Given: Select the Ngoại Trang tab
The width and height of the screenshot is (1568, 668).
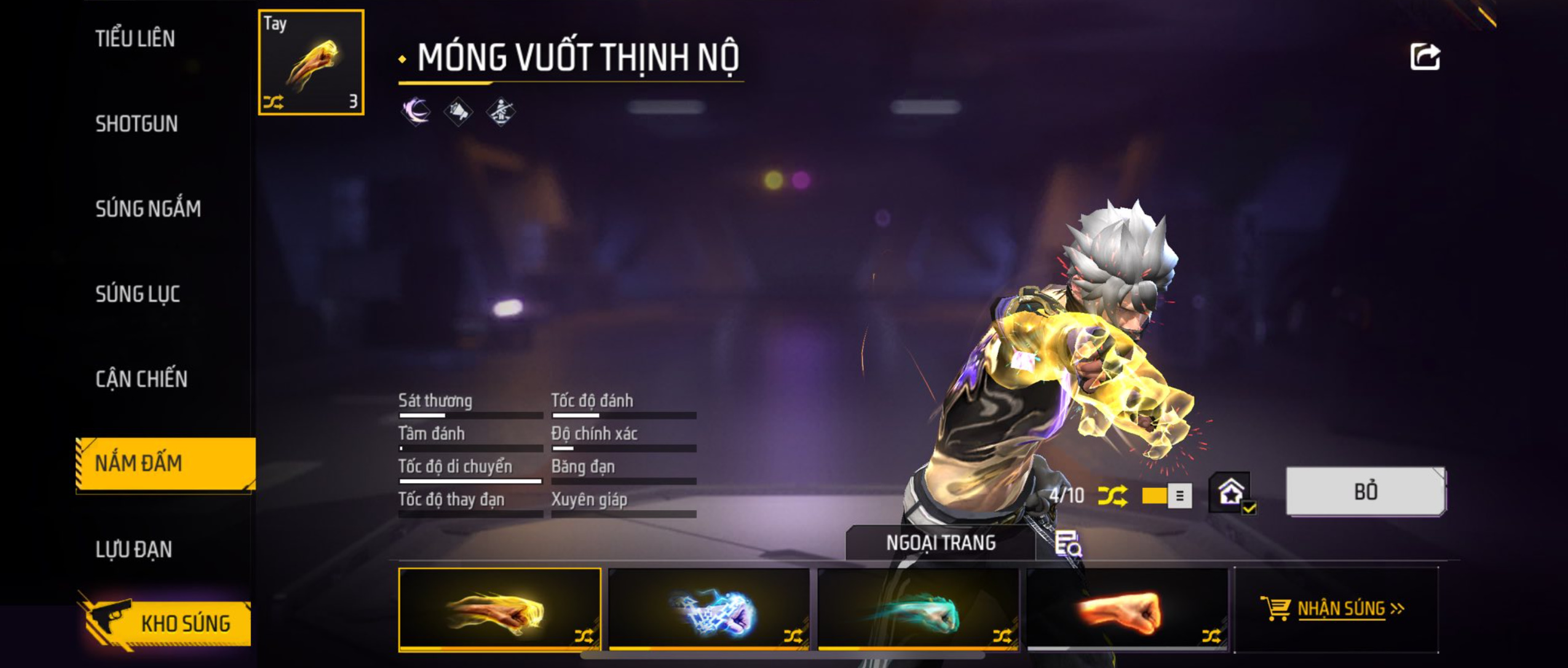Looking at the screenshot, I should [940, 543].
